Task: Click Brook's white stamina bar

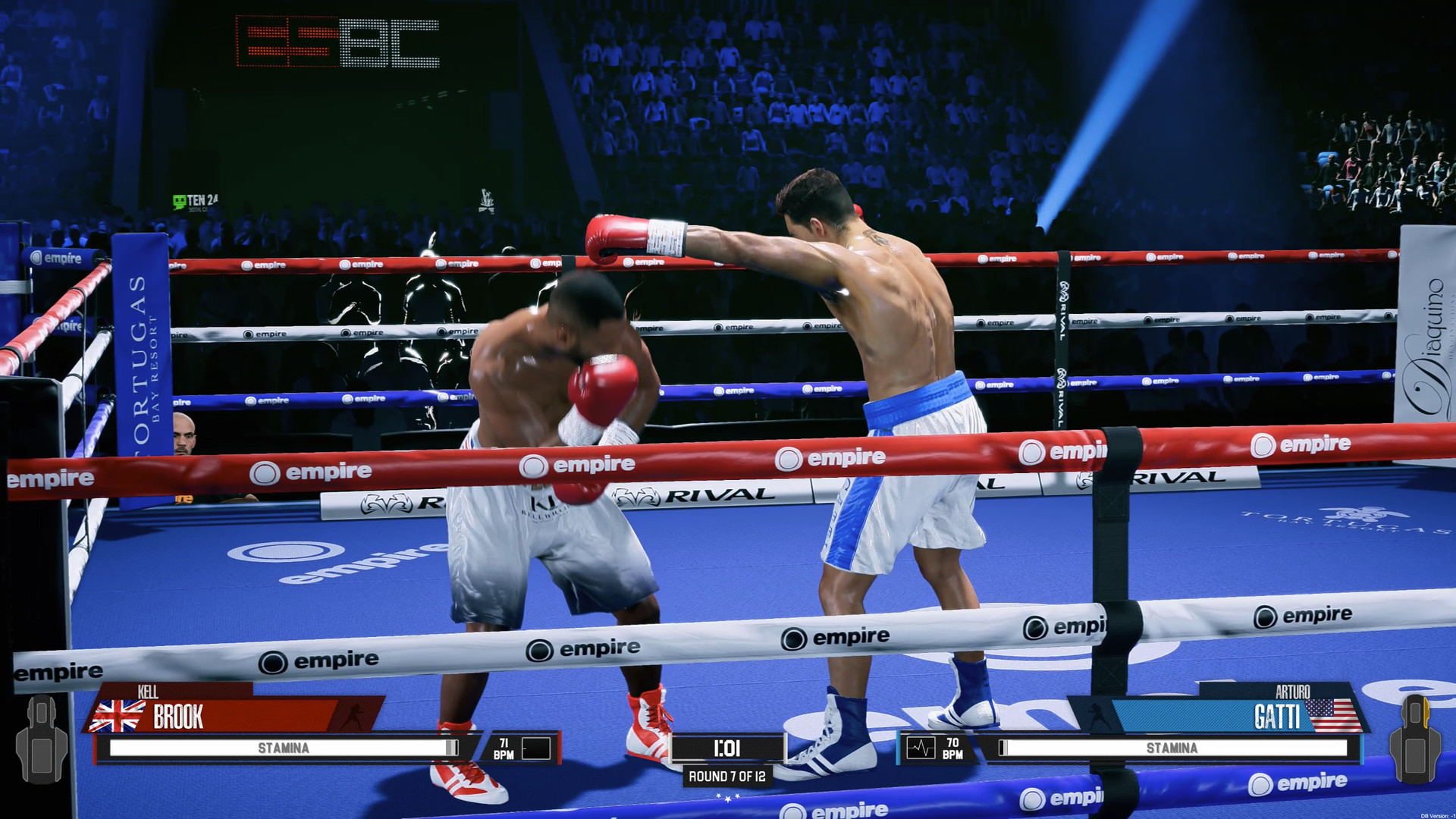Action: [281, 747]
